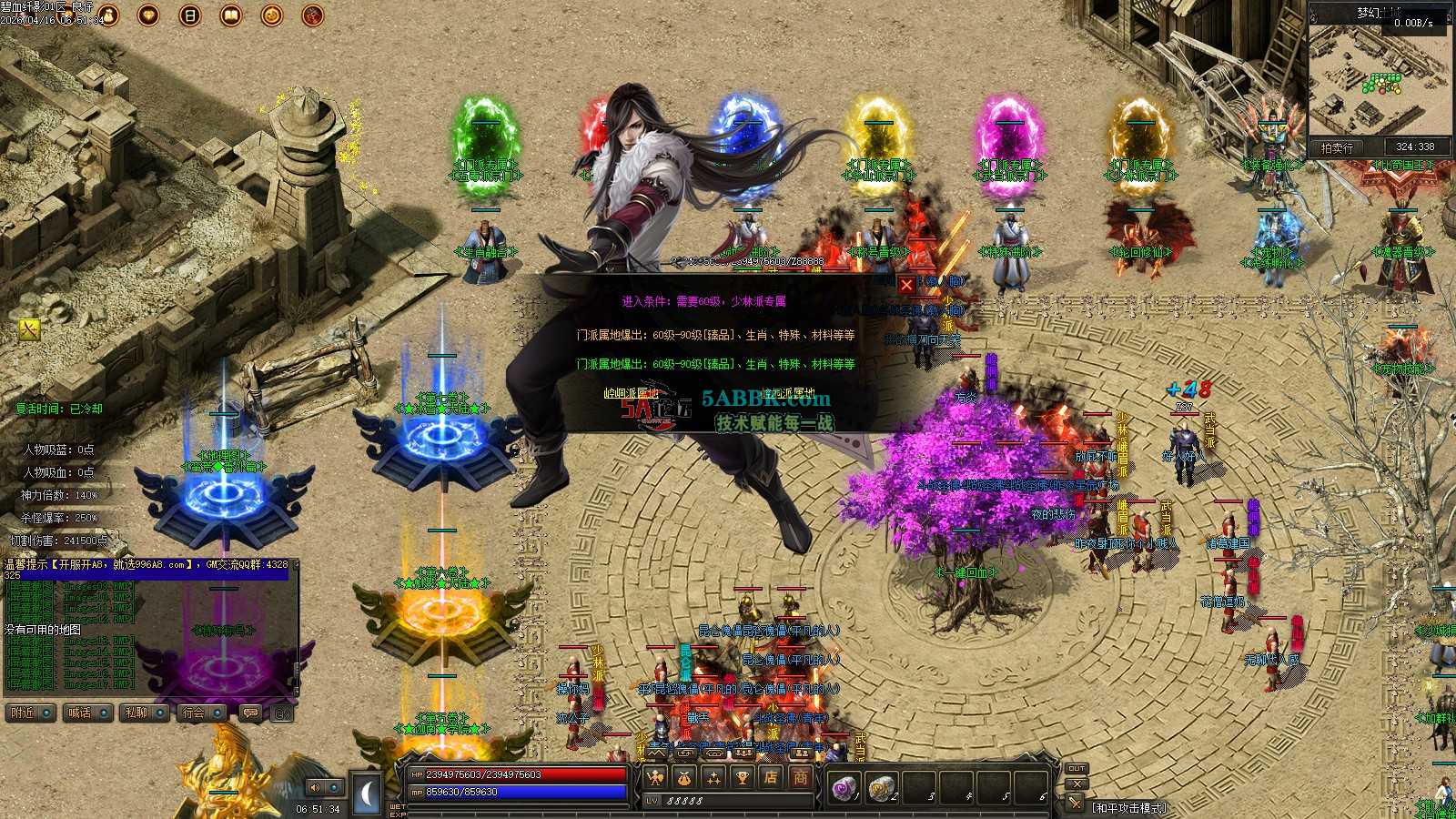Viewport: 1456px width, 819px height.
Task: Toggle the sword attack mode button
Action: pos(1077,803)
